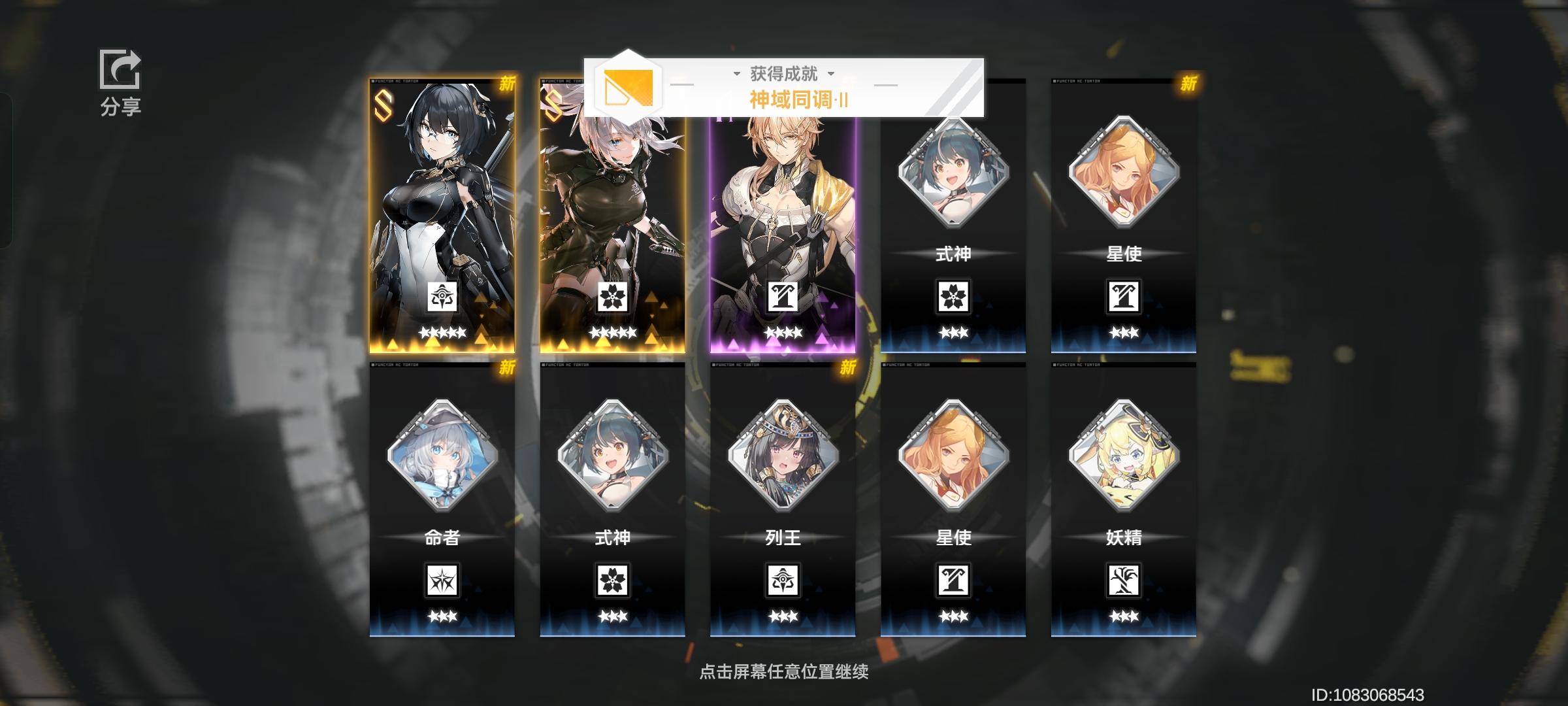Click the element icon on the 列王 card
The height and width of the screenshot is (706, 1568).
[783, 581]
